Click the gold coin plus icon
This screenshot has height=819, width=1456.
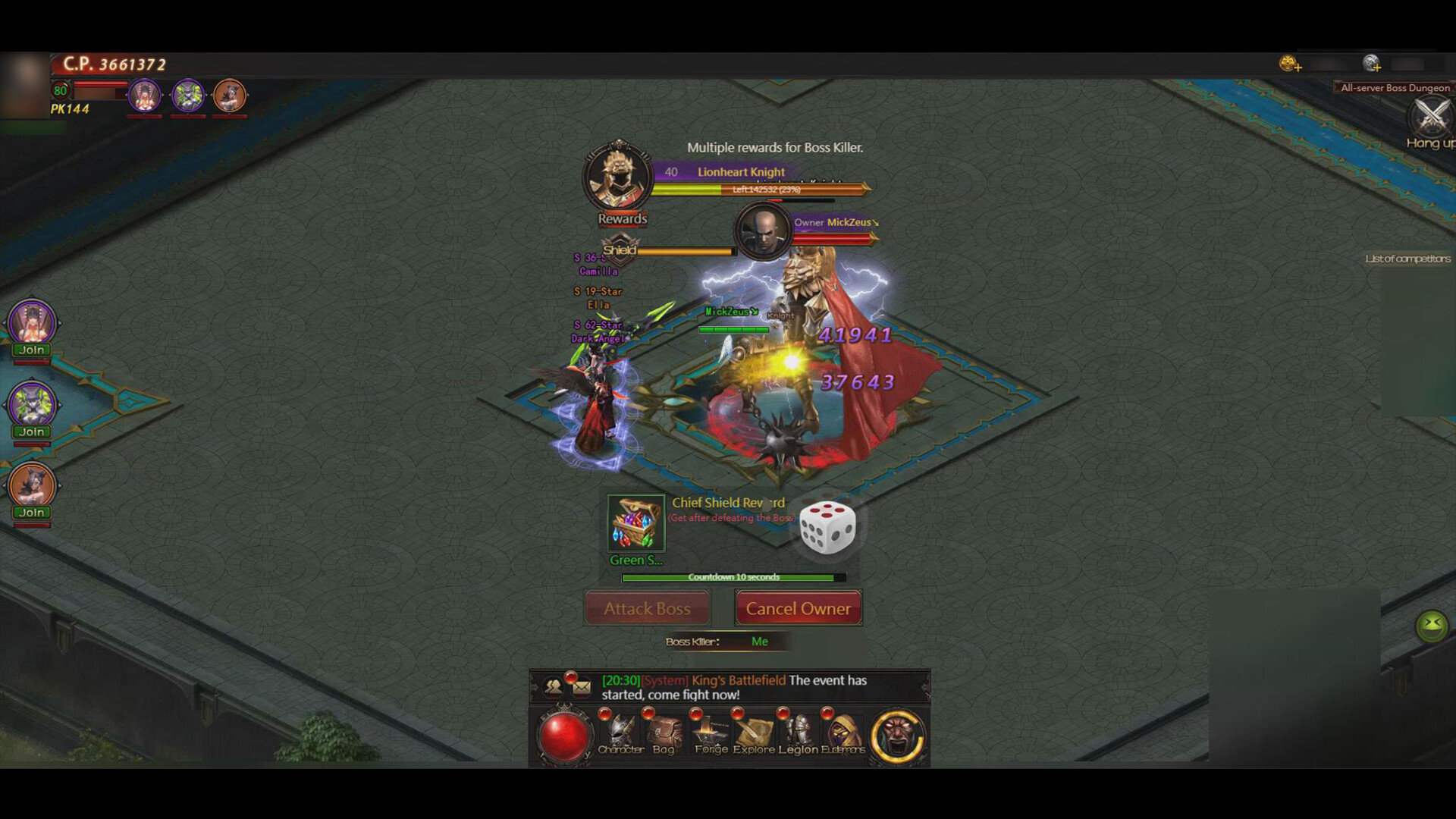point(1290,64)
